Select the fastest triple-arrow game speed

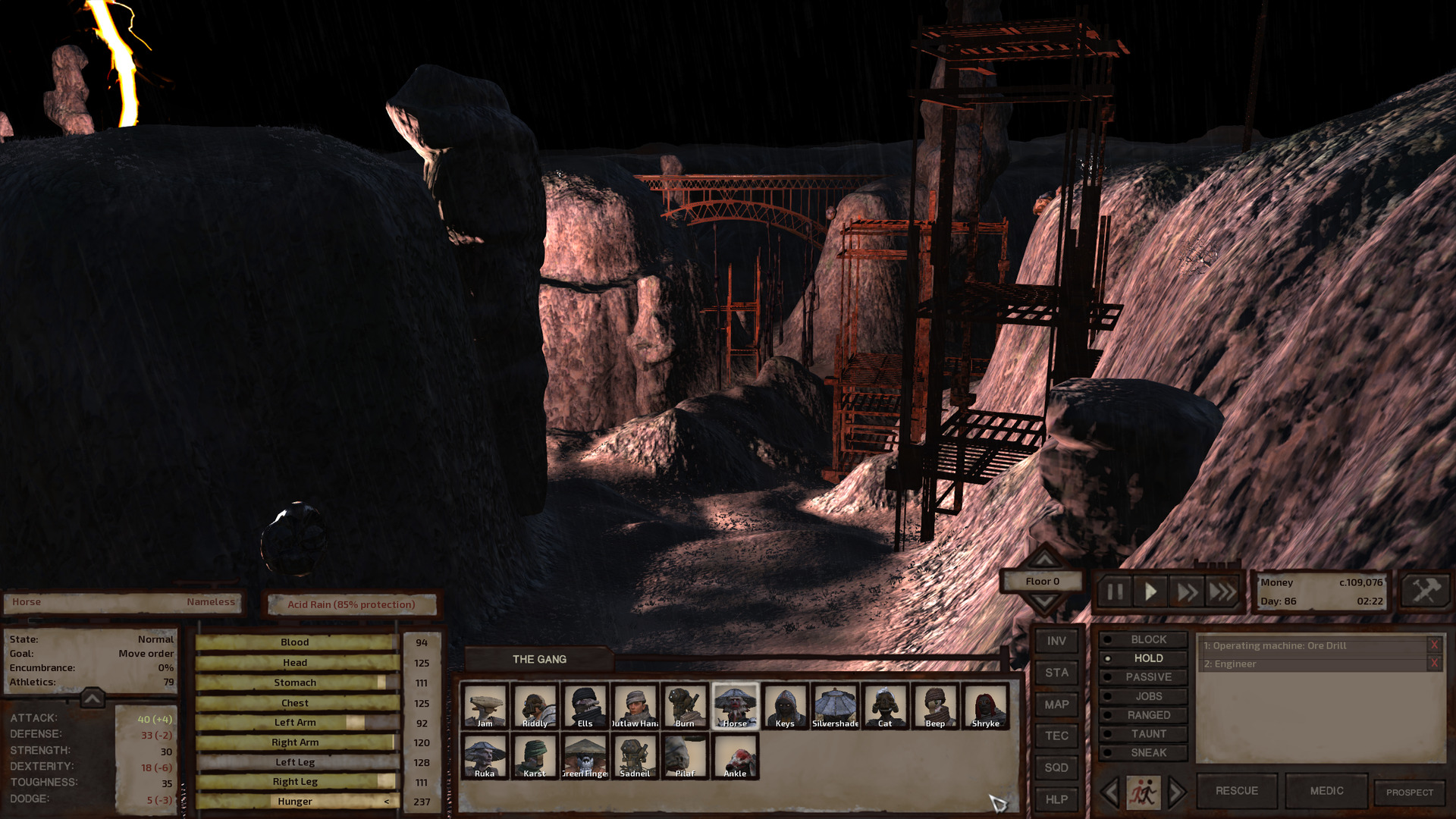(1223, 592)
